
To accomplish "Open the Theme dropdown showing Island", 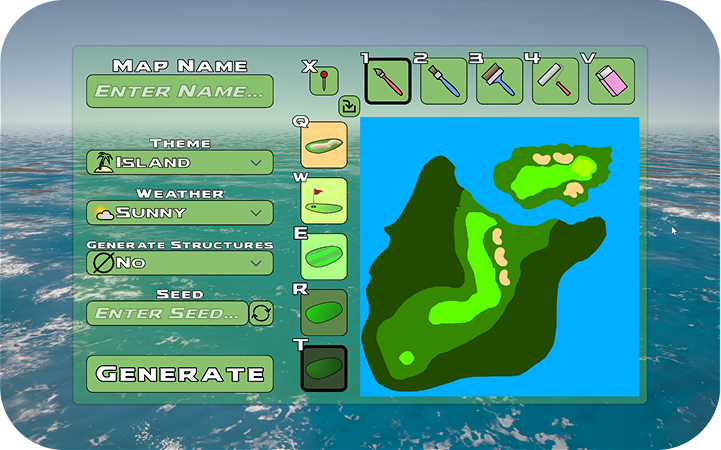I will click(x=180, y=162).
